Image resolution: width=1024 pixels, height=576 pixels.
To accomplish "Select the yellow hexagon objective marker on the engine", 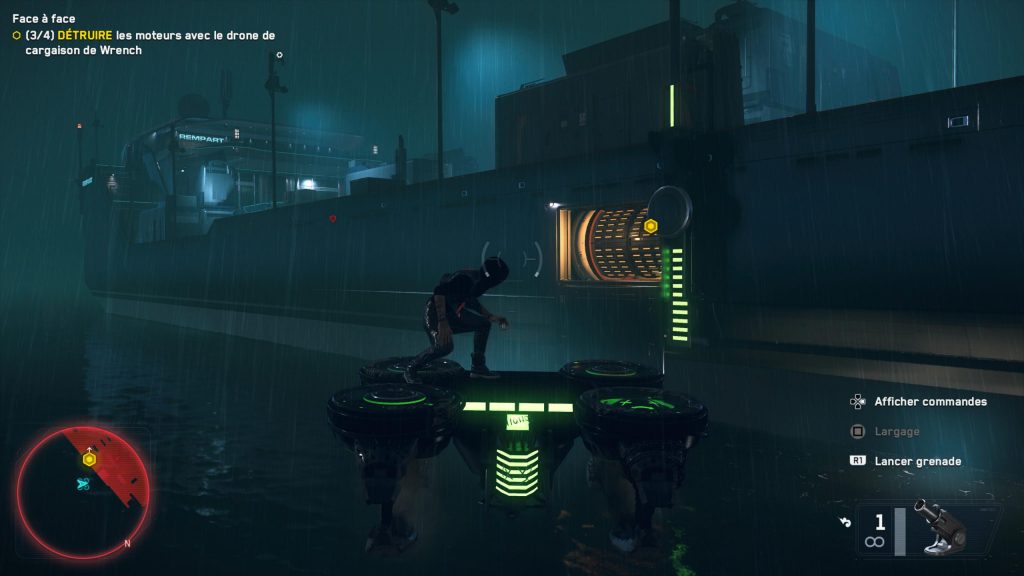I will (651, 226).
